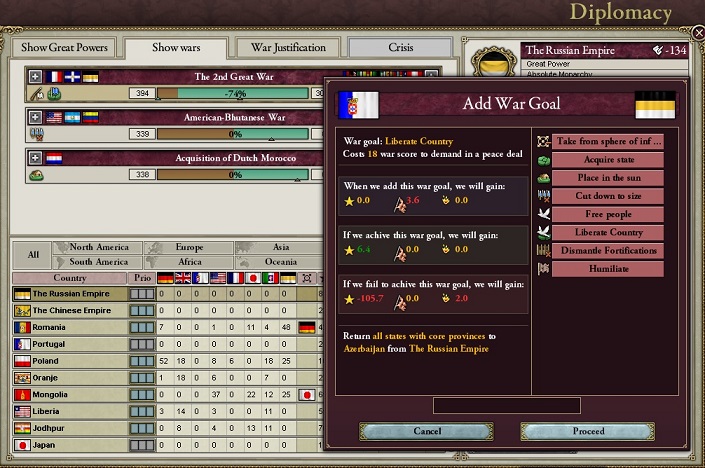Expand the 2nd Great War entry
Screen dimensions: 705x468
click(x=36, y=76)
